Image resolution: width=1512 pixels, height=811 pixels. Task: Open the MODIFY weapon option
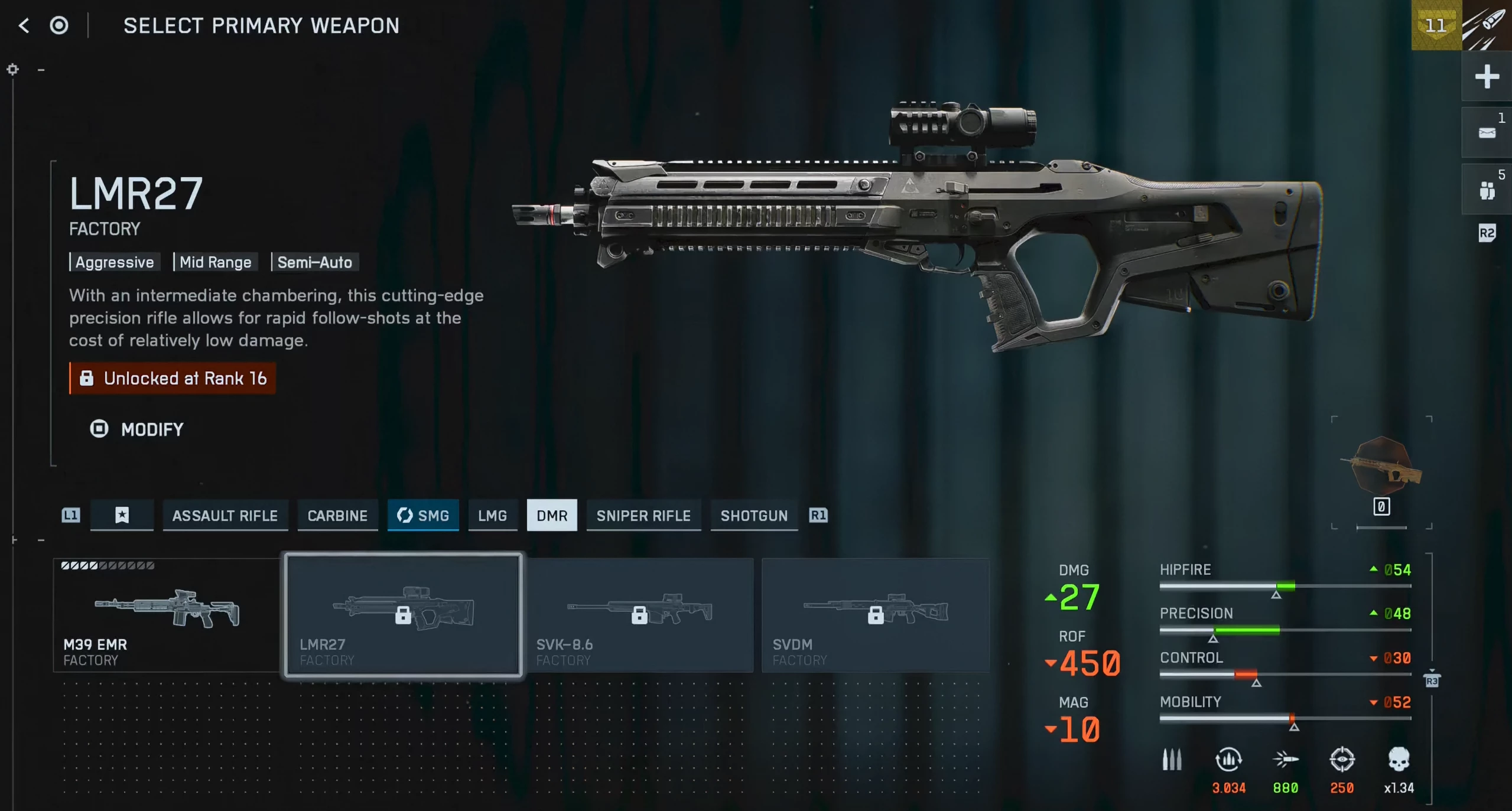137,429
